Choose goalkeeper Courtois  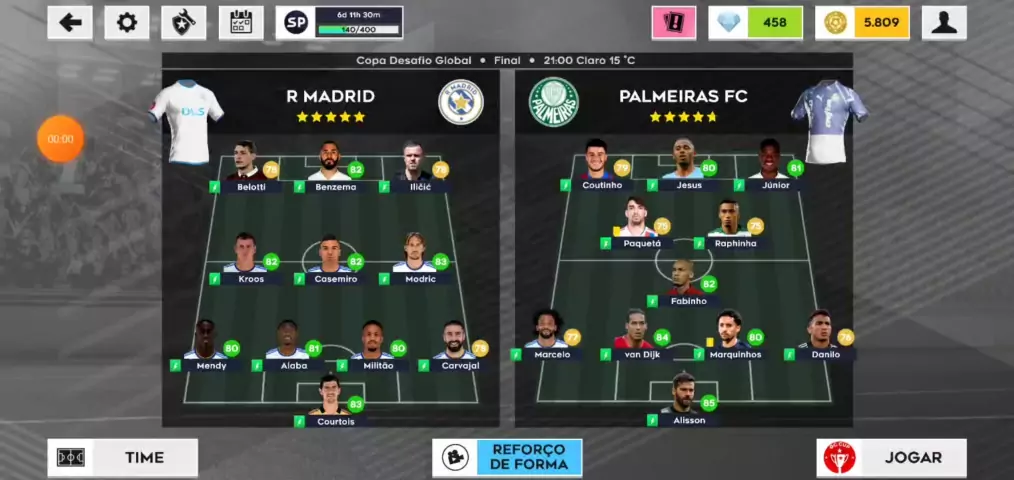330,400
